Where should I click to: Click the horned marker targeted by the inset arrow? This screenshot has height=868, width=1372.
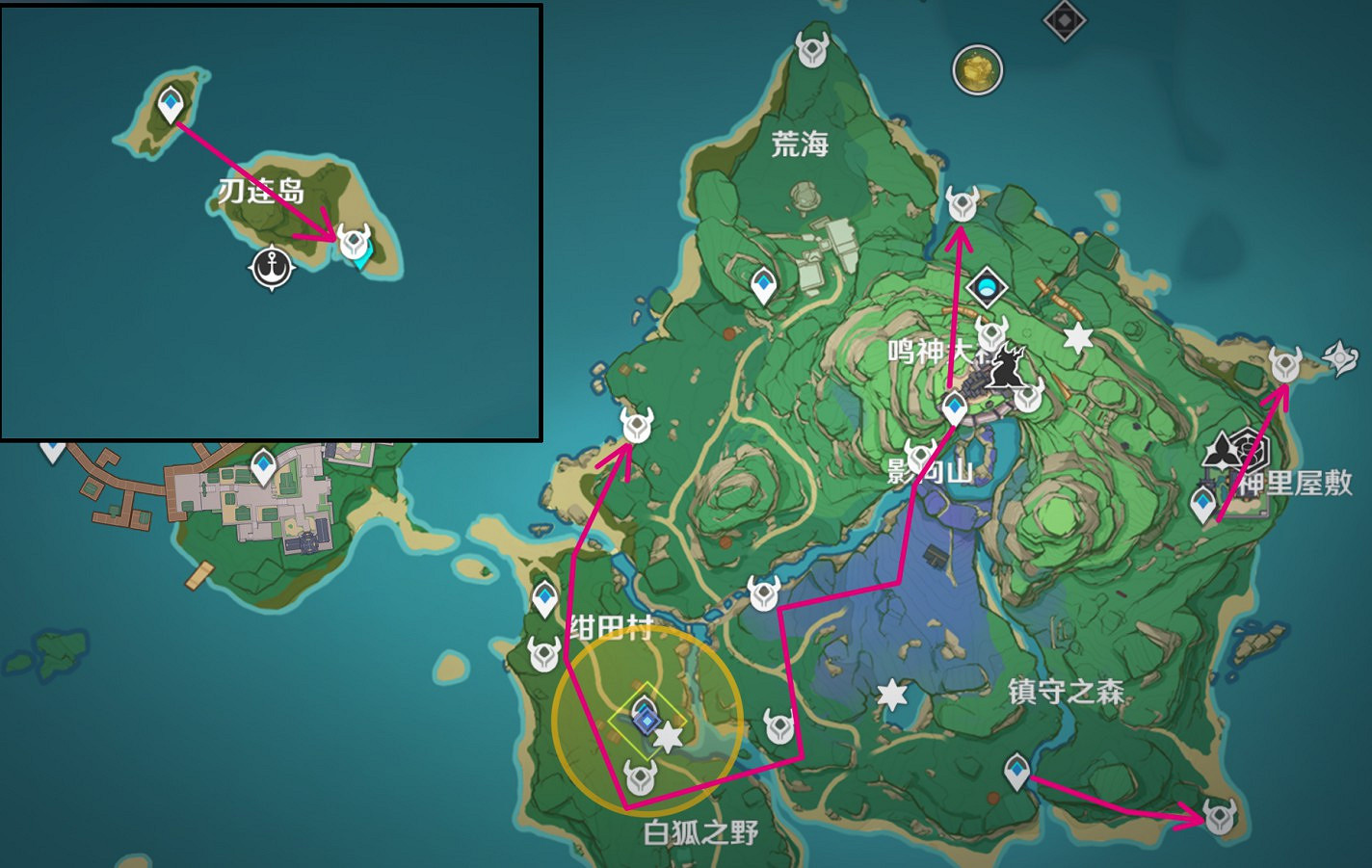pyautogui.click(x=353, y=239)
